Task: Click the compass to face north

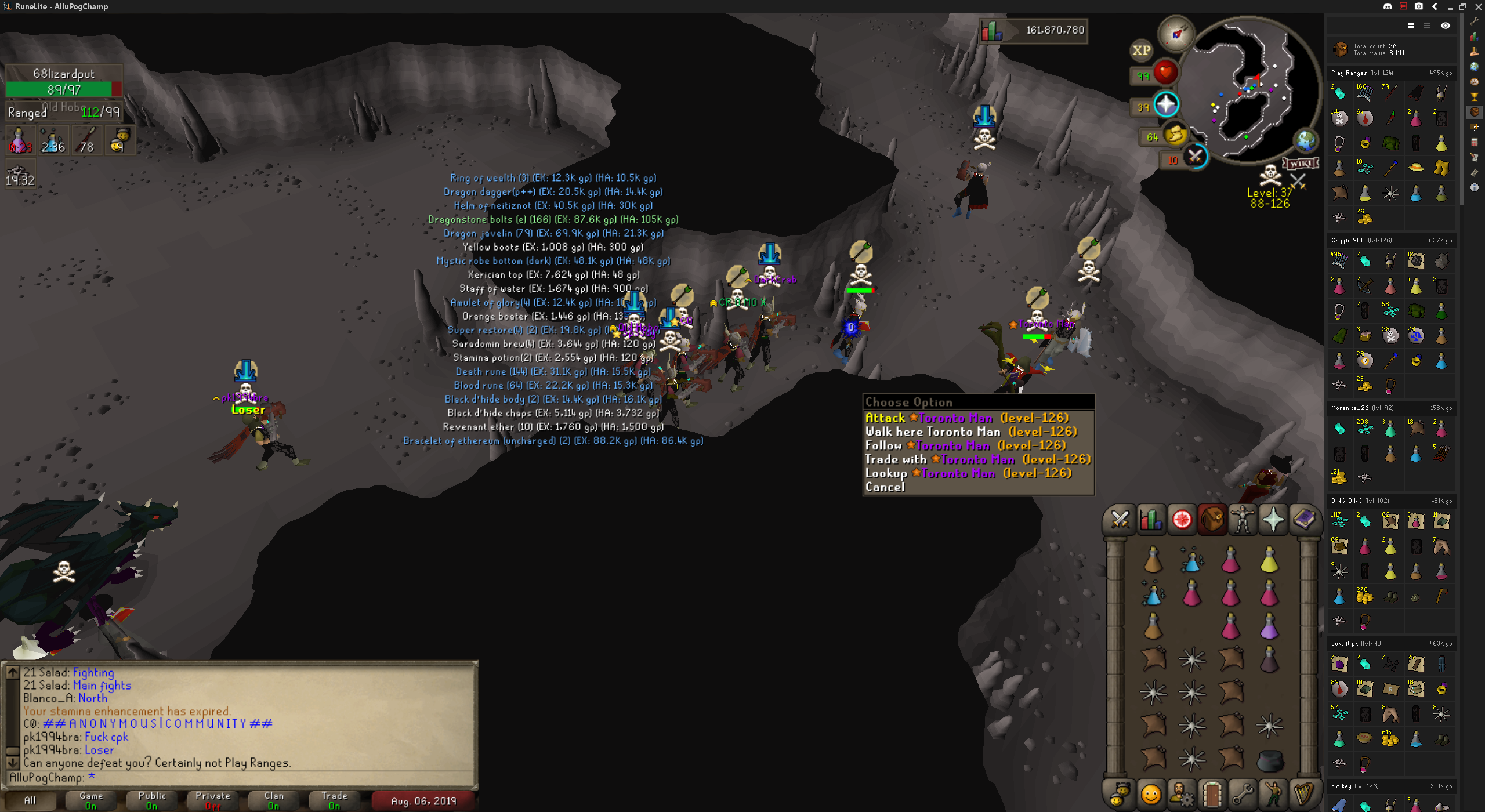Action: pos(1176,34)
